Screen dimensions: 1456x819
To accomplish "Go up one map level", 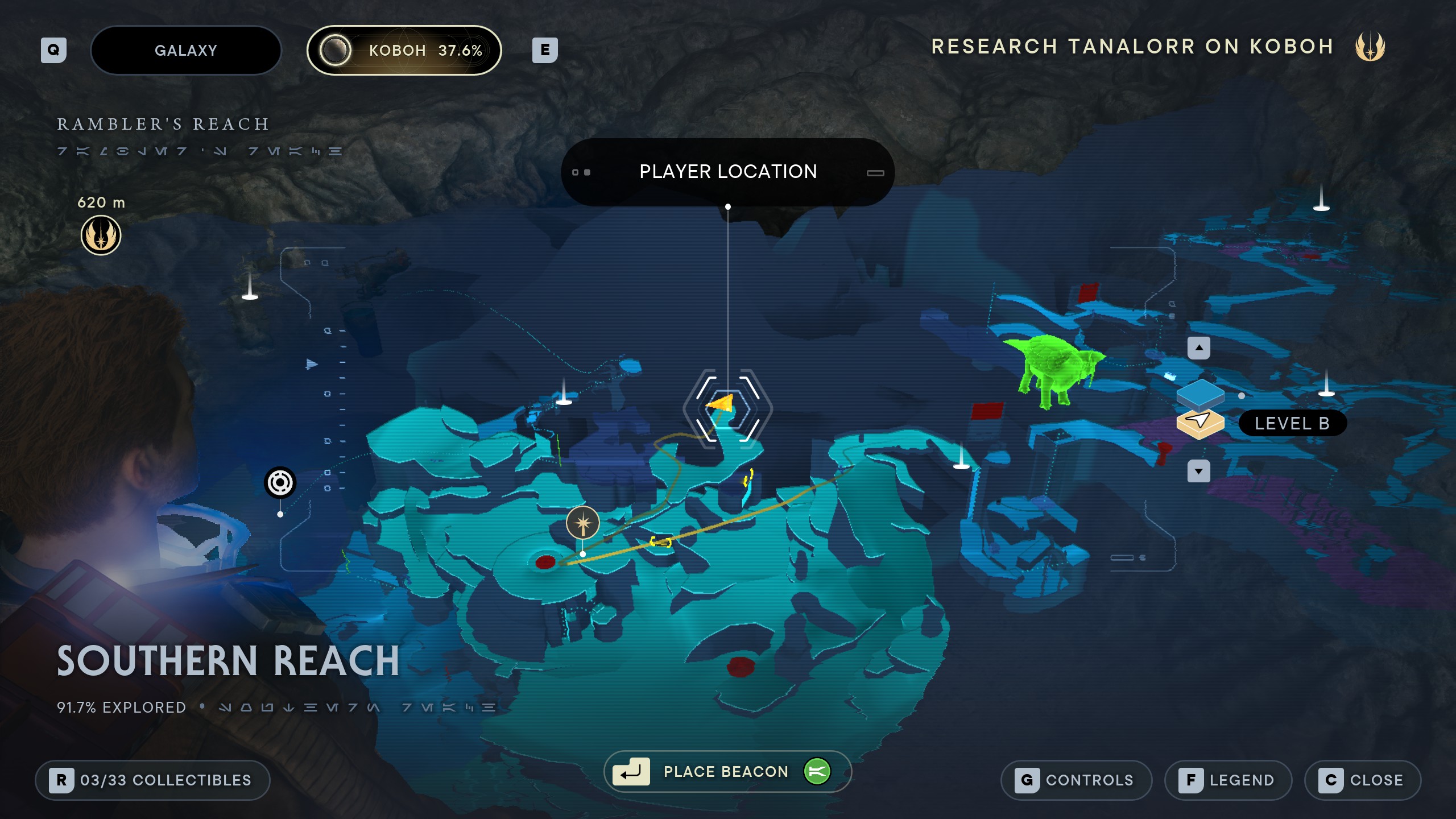I will click(1198, 348).
